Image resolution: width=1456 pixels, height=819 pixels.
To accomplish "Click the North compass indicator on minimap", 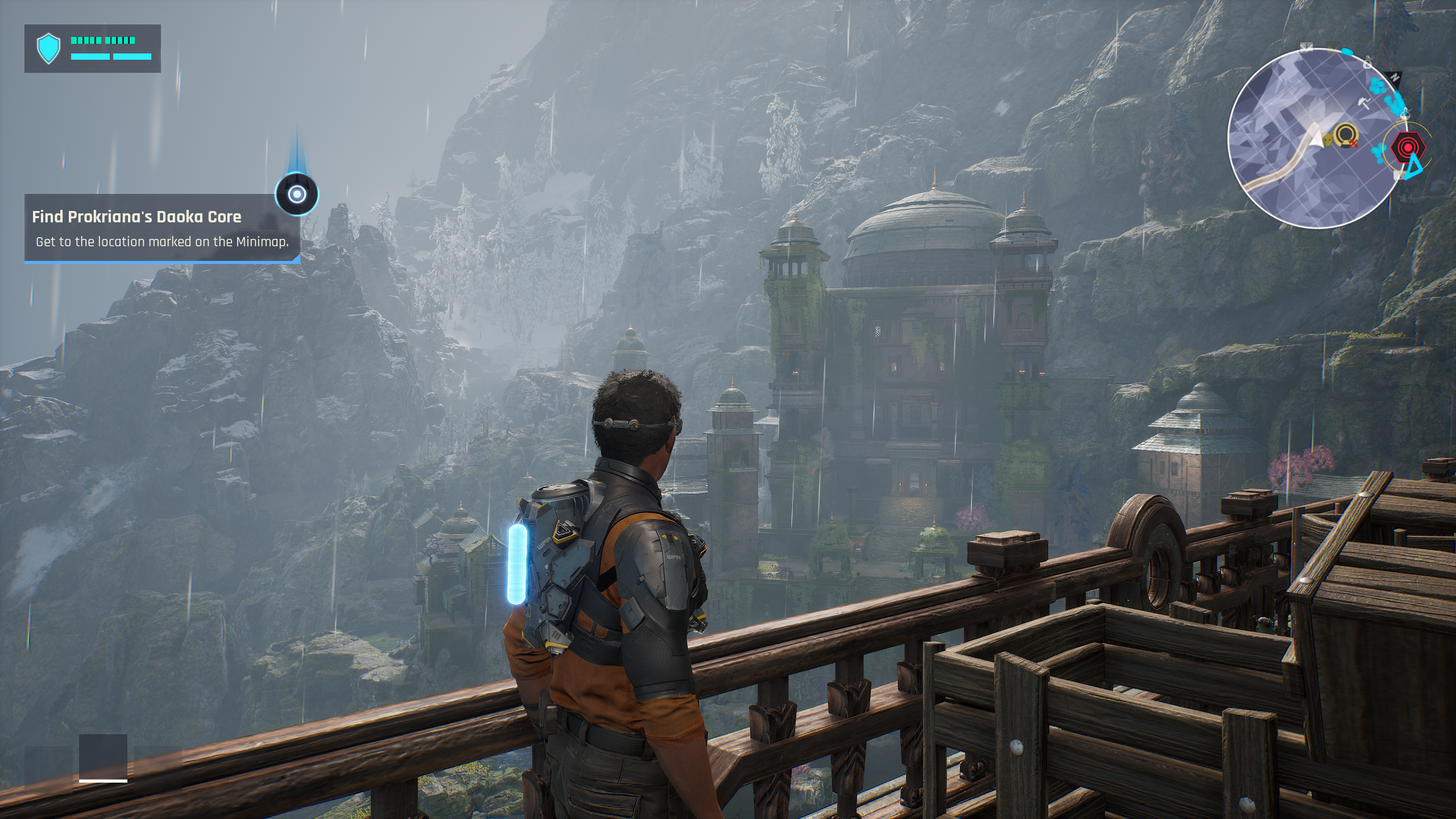I will click(x=1394, y=77).
